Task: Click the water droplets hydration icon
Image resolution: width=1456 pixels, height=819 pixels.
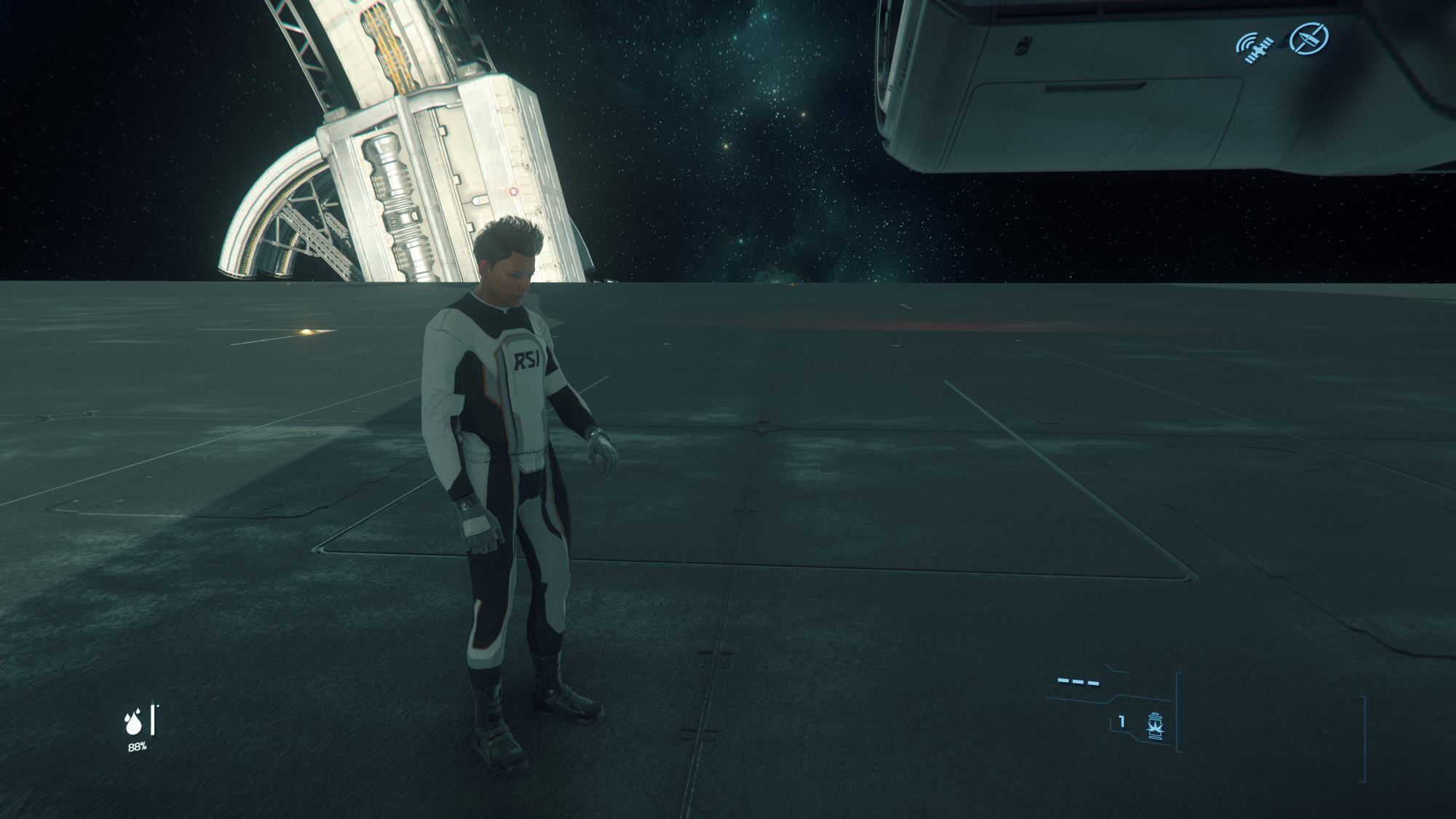Action: tap(133, 723)
